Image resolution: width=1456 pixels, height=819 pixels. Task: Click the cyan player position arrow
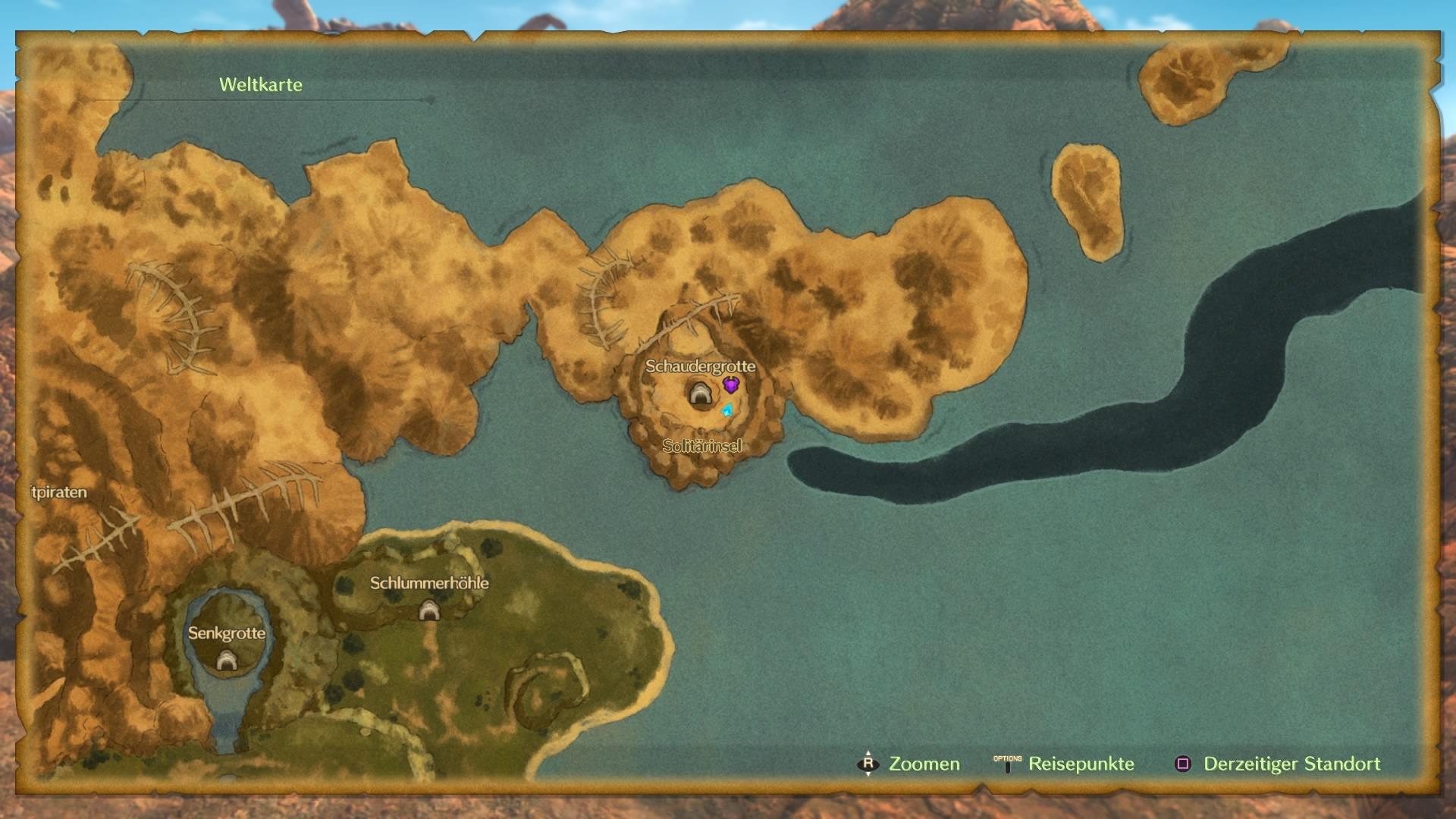coord(727,410)
